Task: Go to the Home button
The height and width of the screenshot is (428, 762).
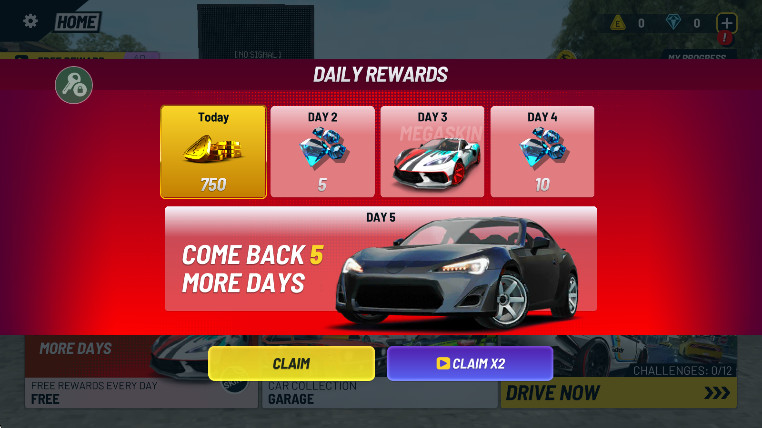Action: (77, 22)
